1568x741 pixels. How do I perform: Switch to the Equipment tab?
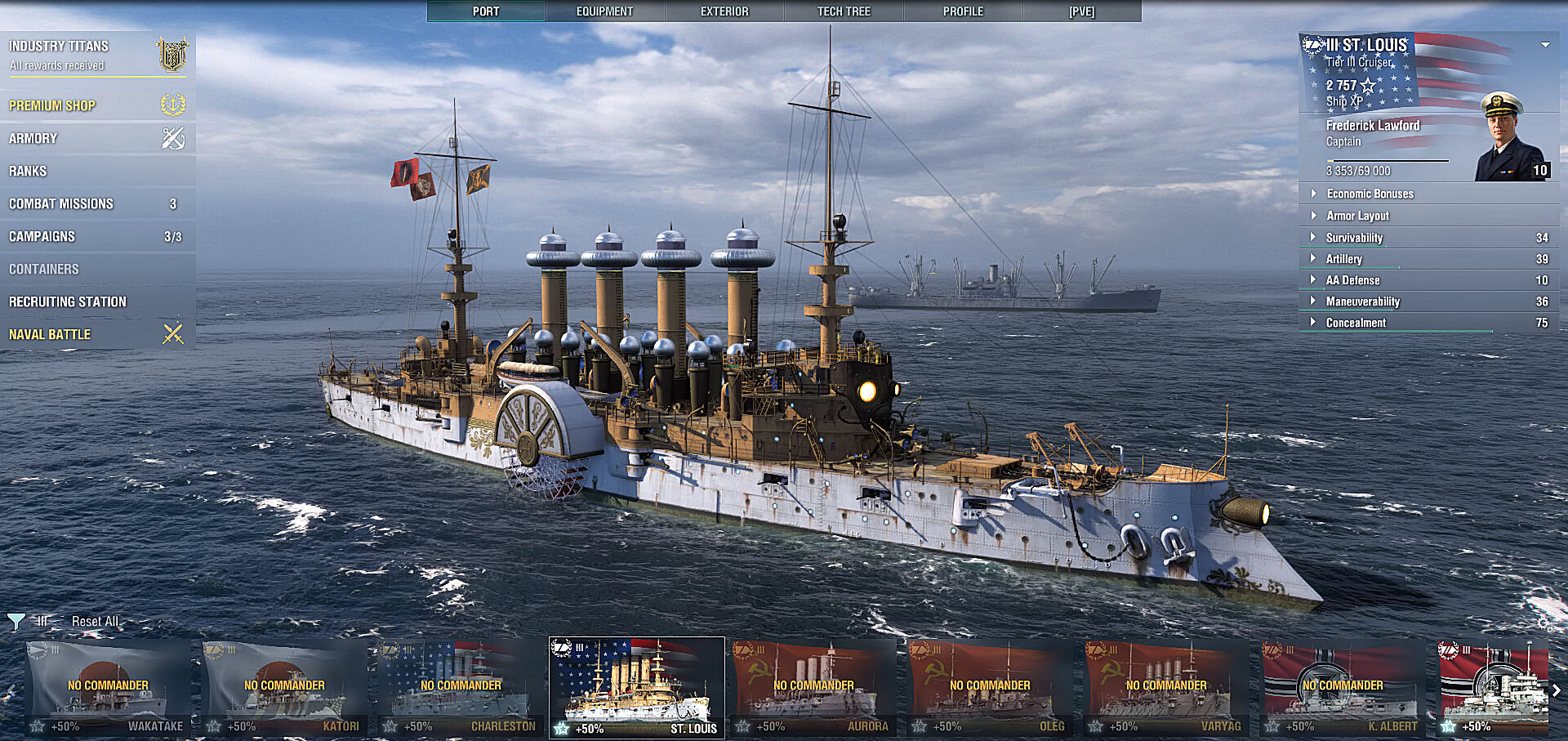(604, 11)
